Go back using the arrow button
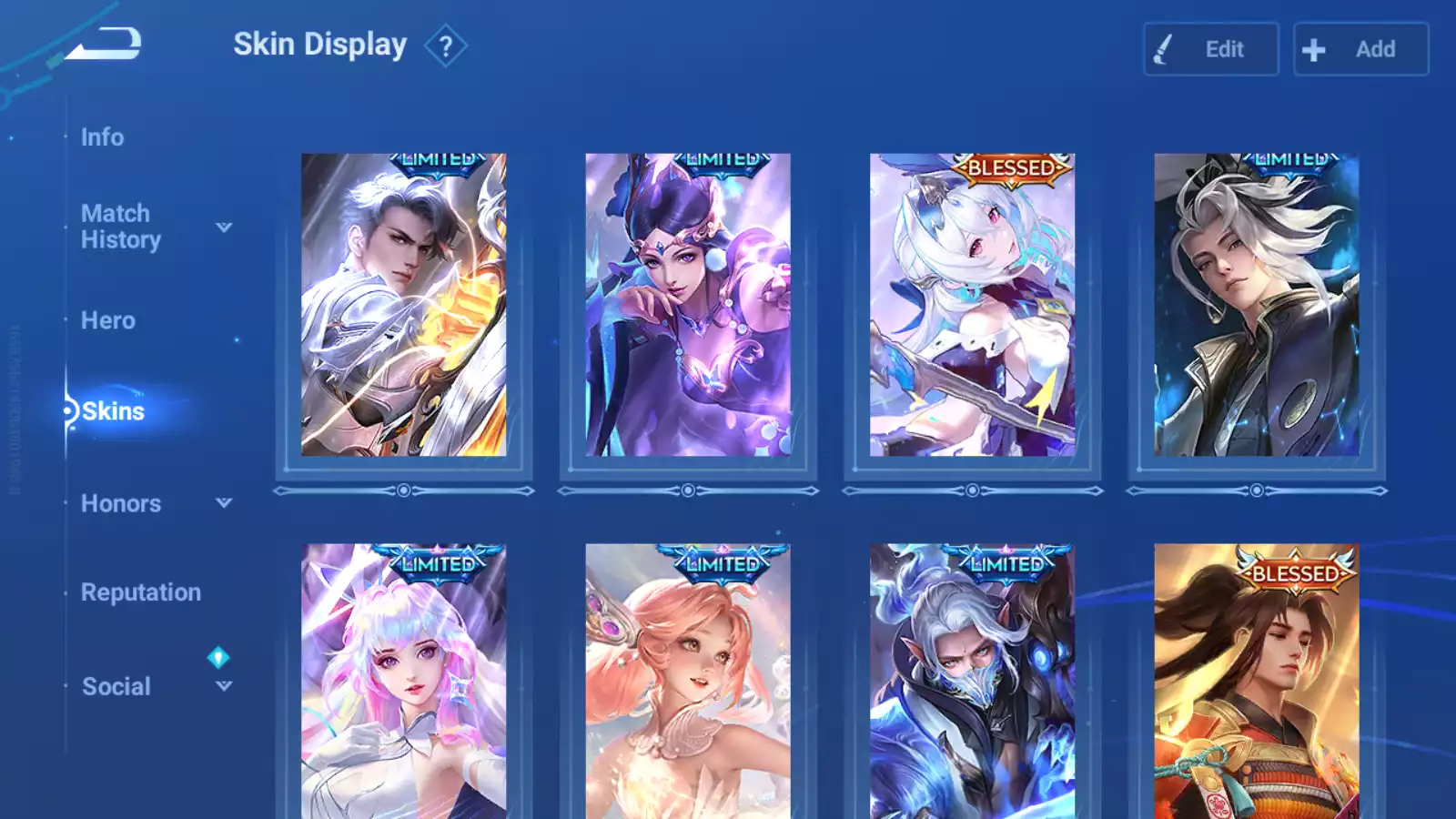 click(x=105, y=43)
